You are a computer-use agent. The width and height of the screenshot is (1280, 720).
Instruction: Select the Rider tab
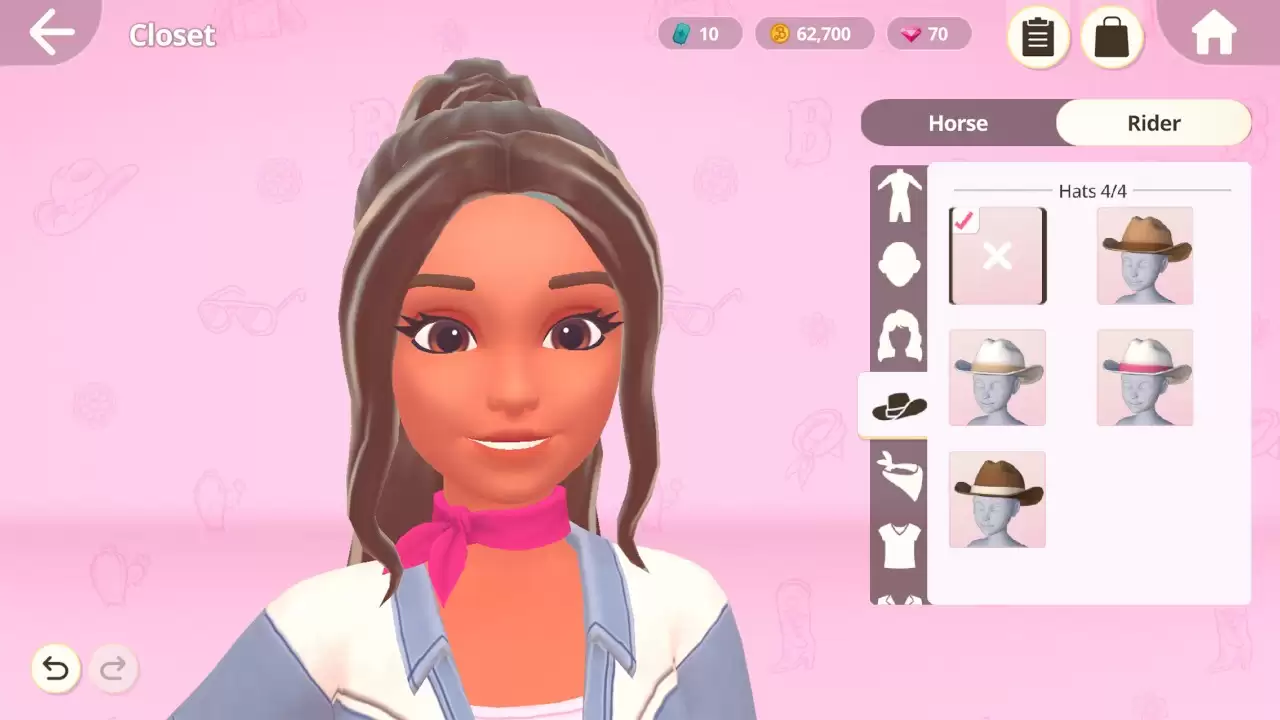click(x=1153, y=123)
